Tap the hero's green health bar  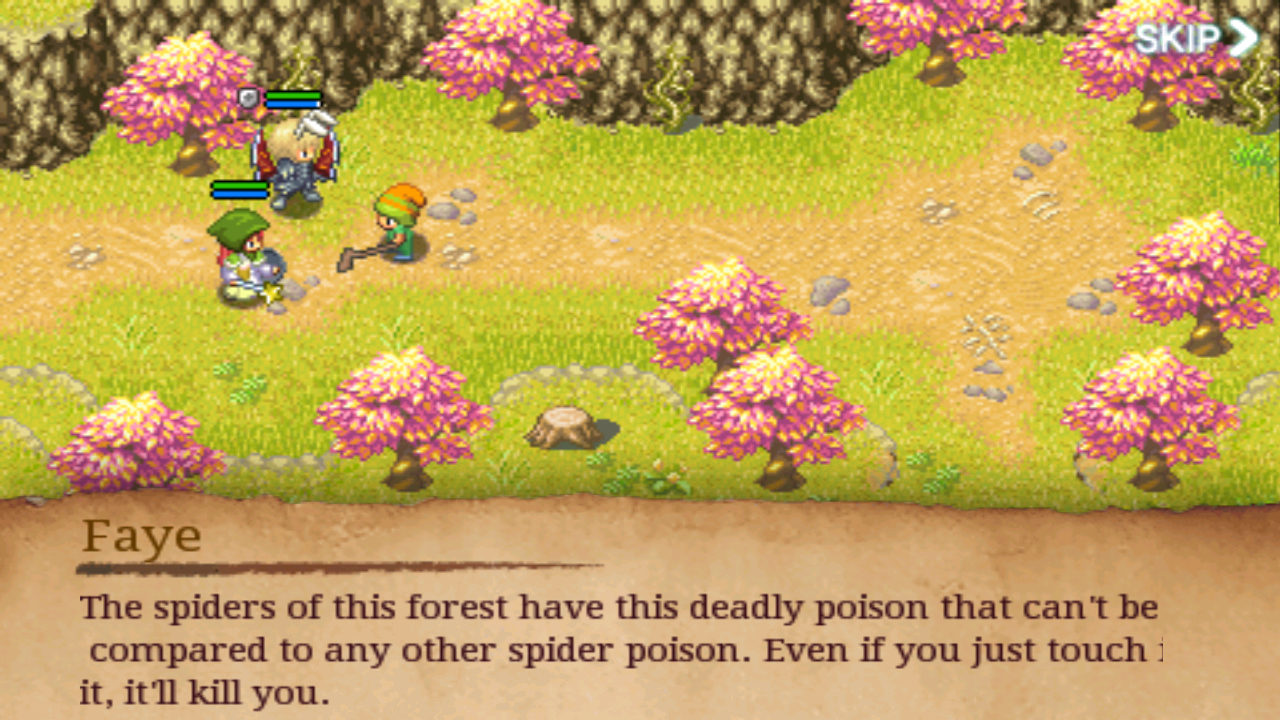click(293, 95)
